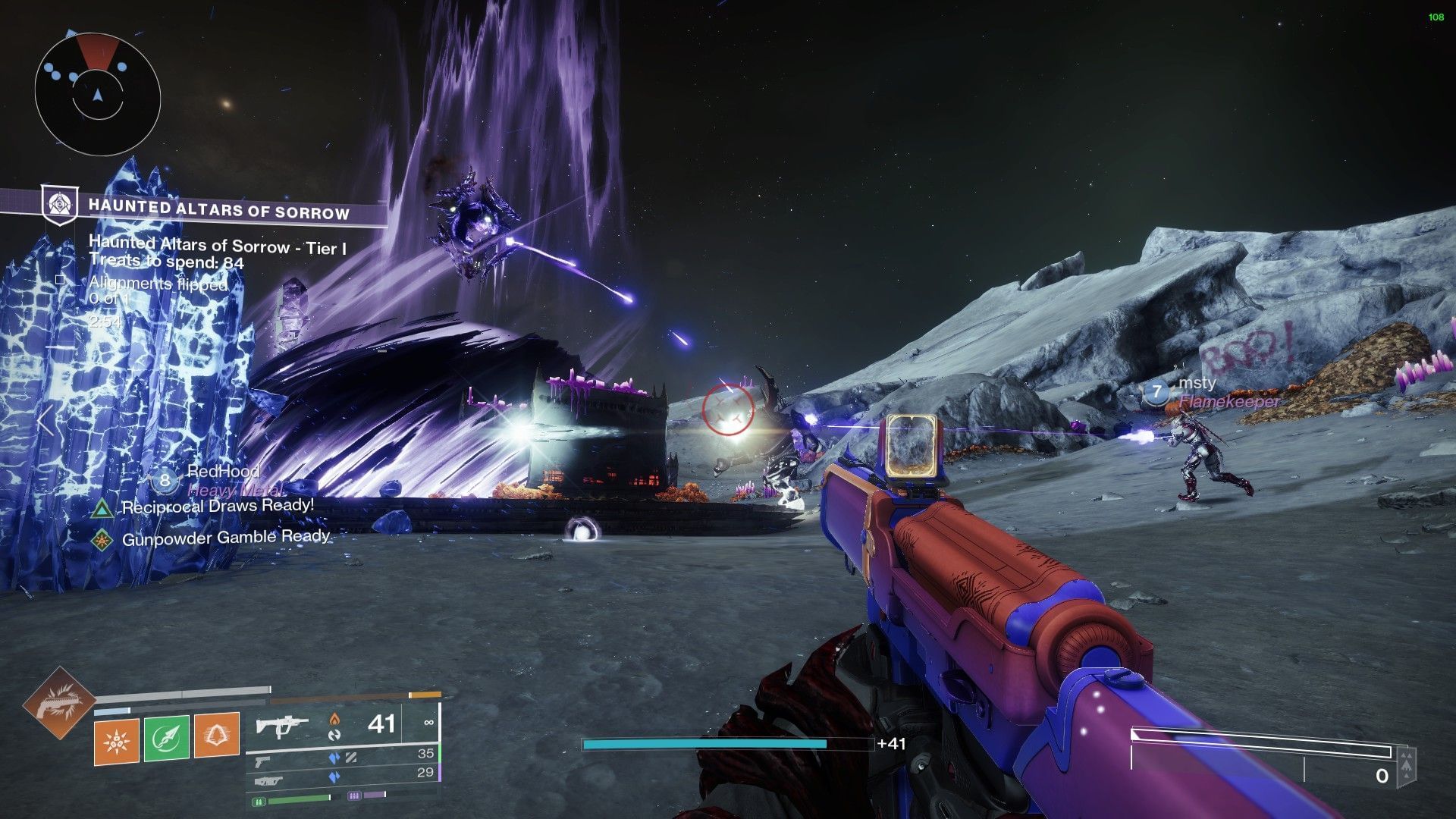The height and width of the screenshot is (819, 1456).
Task: Activate the Golden Gun super icon
Action: (x=58, y=702)
